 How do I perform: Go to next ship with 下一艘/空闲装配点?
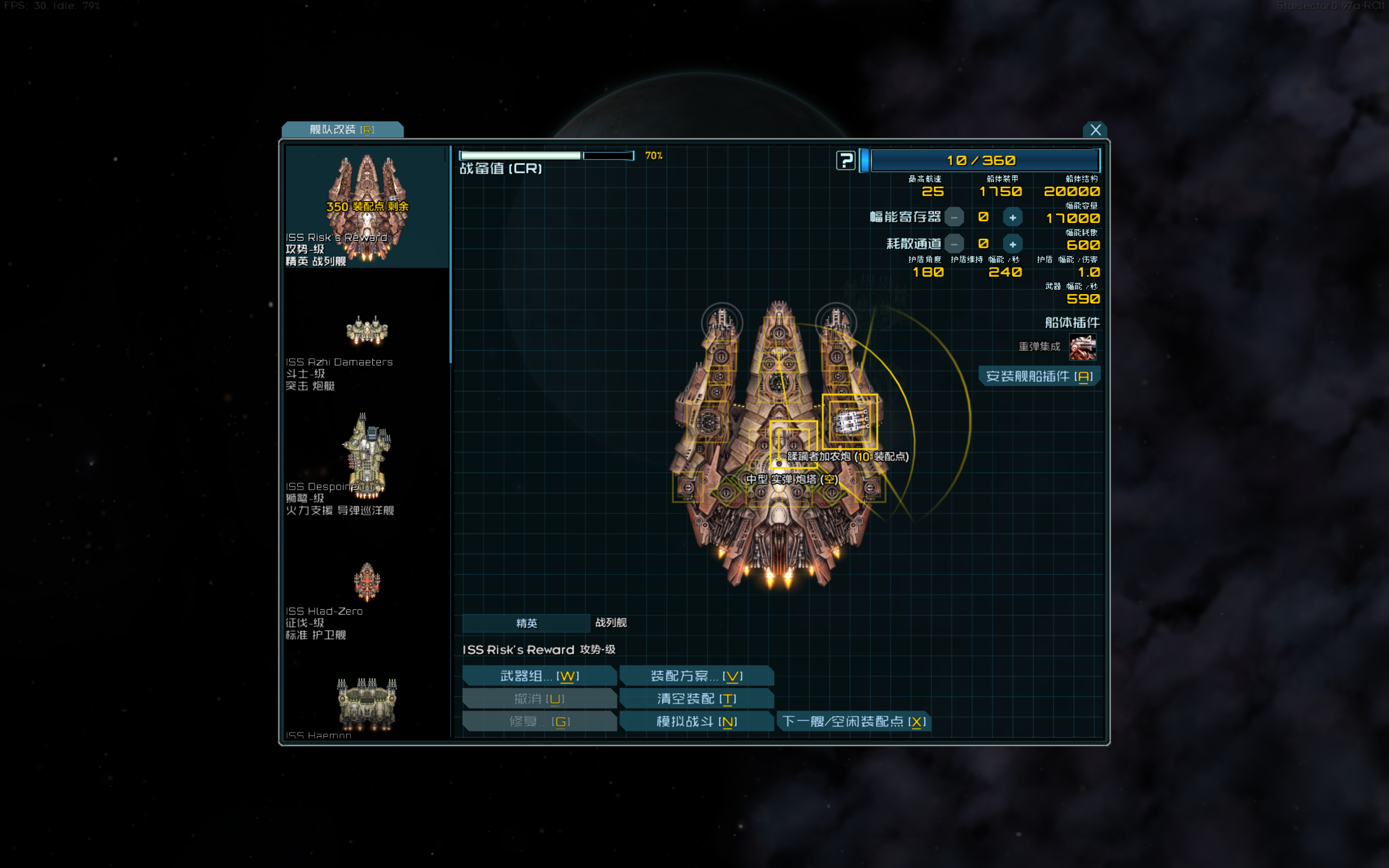[853, 722]
